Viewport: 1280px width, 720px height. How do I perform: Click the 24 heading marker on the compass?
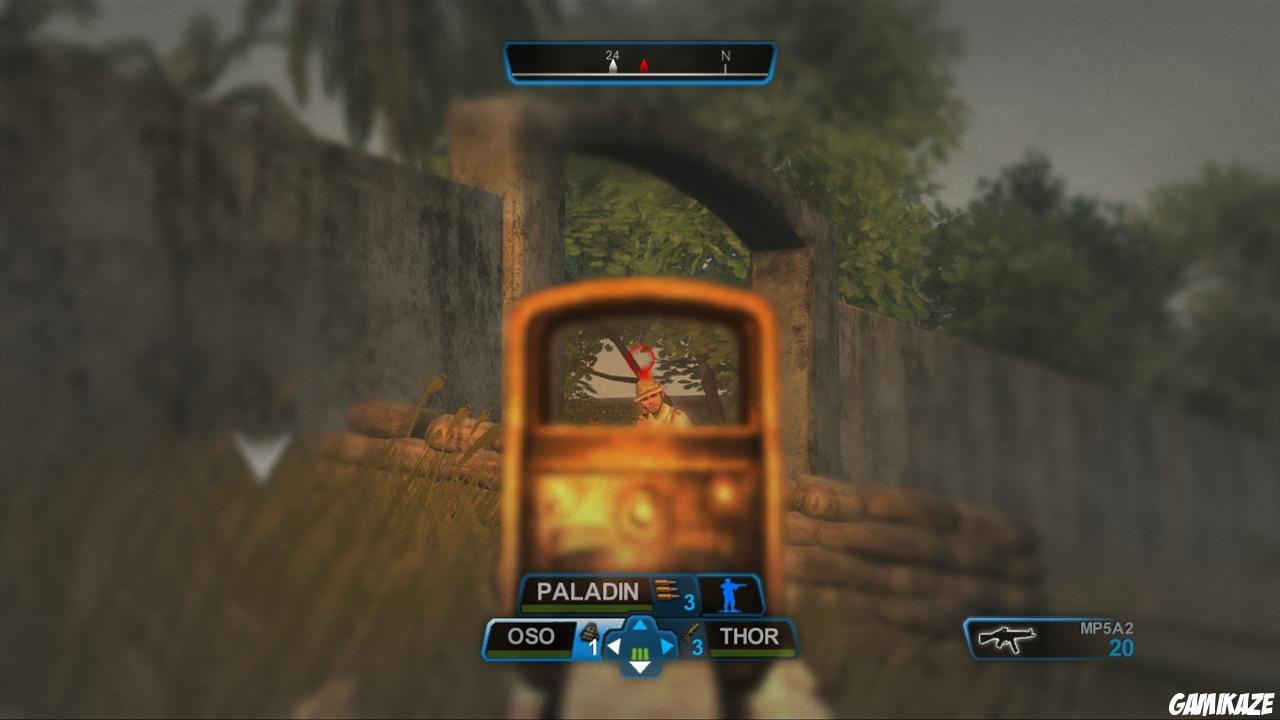[611, 56]
